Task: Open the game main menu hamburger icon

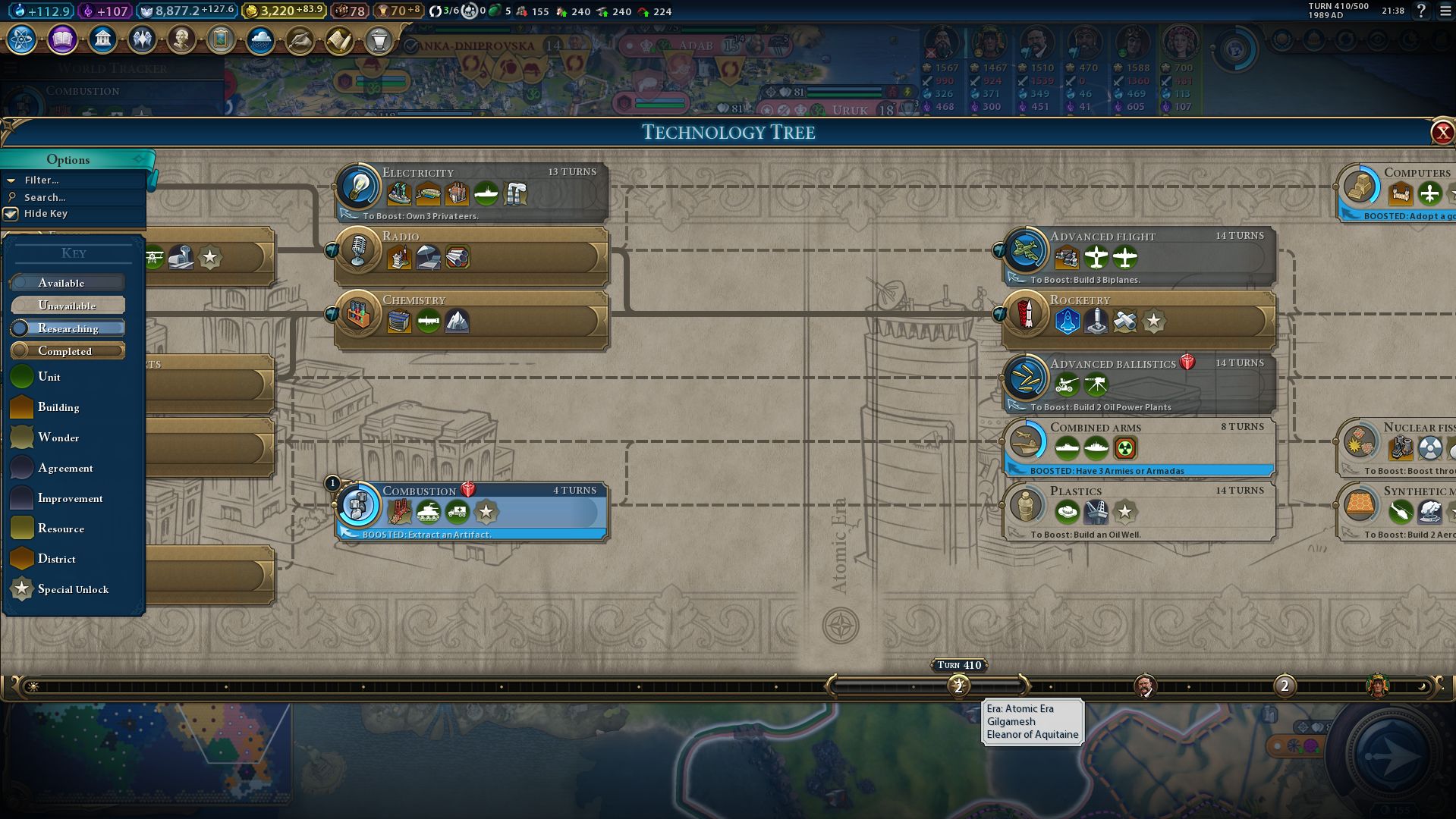Action: (1445, 11)
